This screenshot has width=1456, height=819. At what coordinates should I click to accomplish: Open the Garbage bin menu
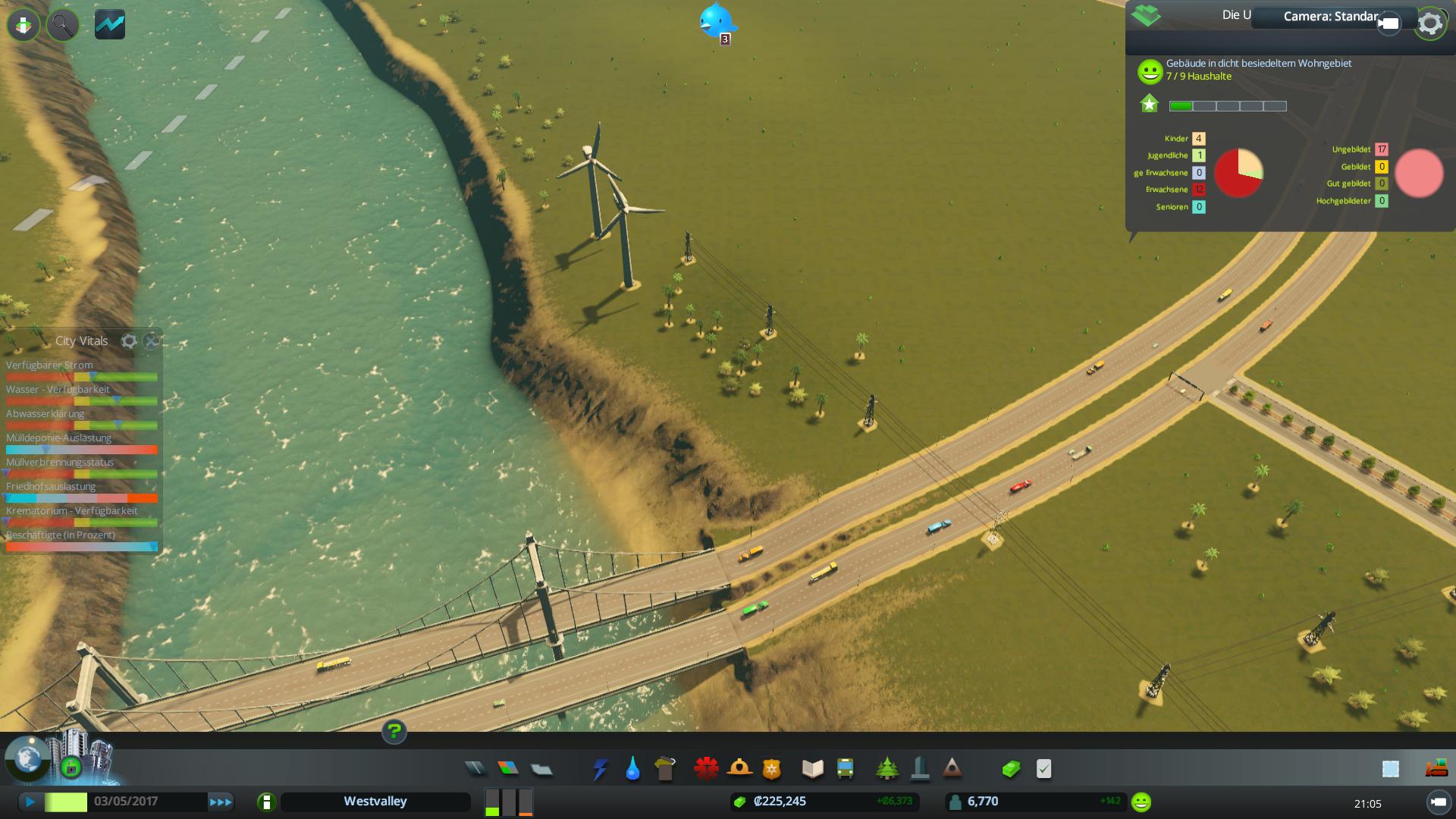point(665,769)
